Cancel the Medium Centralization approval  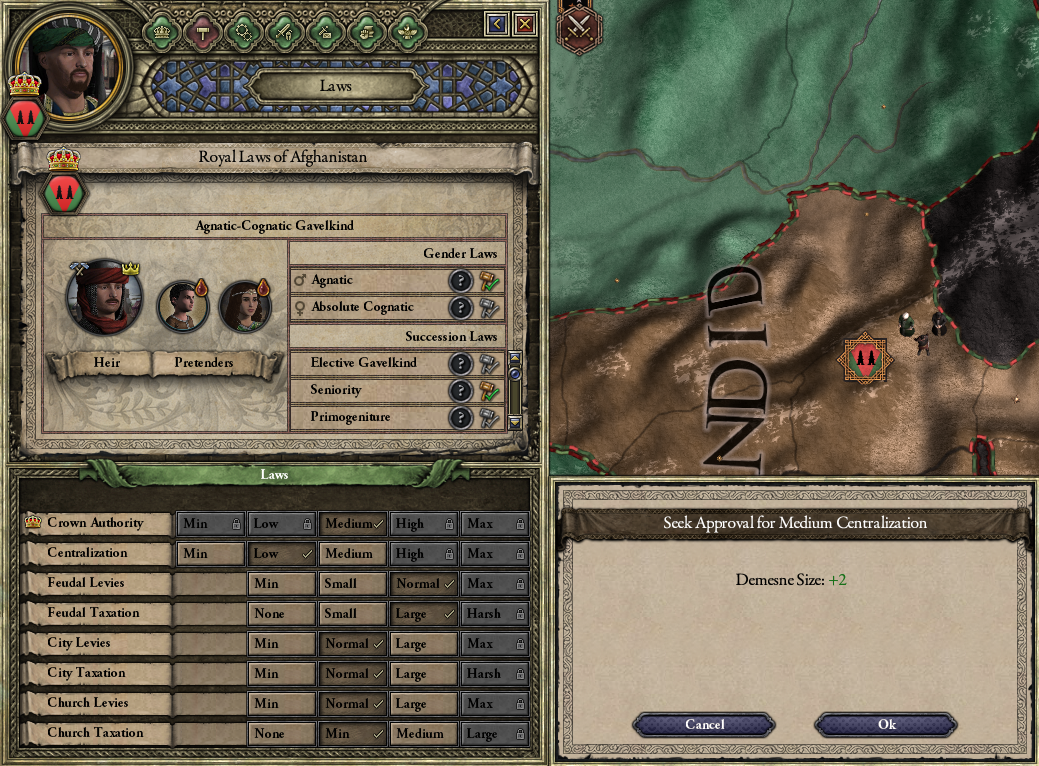coord(704,724)
